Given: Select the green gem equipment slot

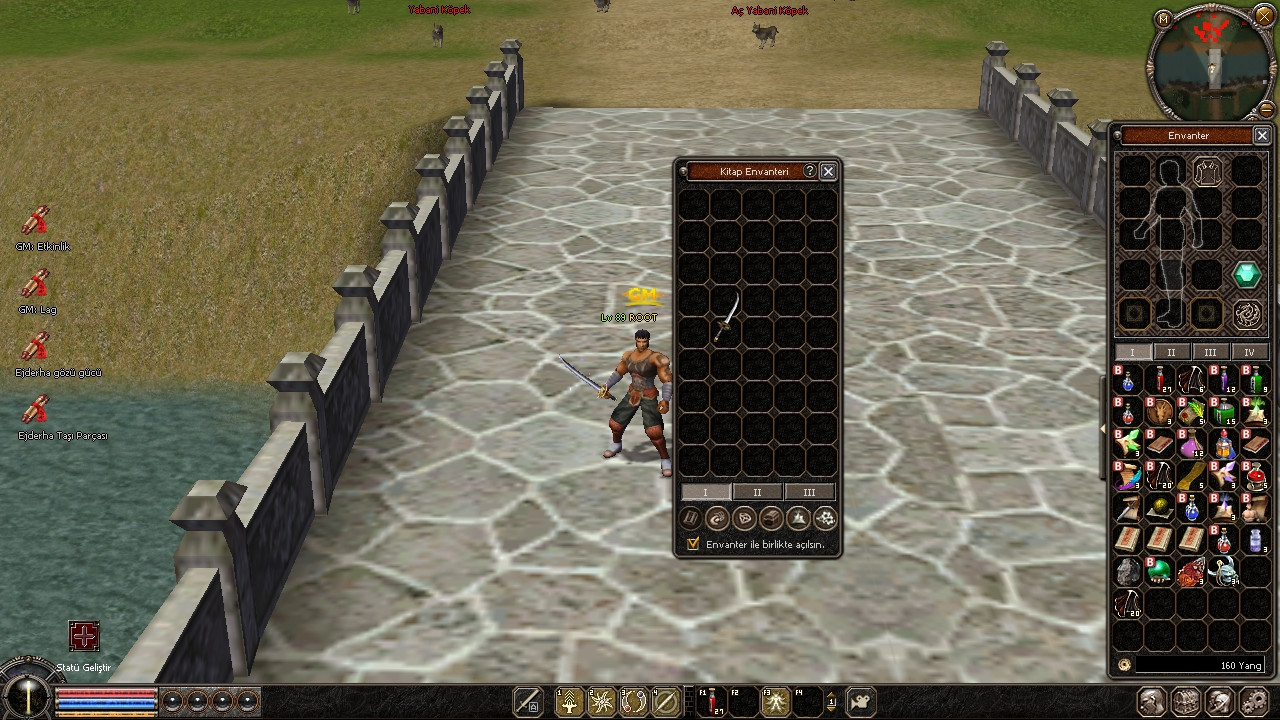Looking at the screenshot, I should click(x=1246, y=275).
